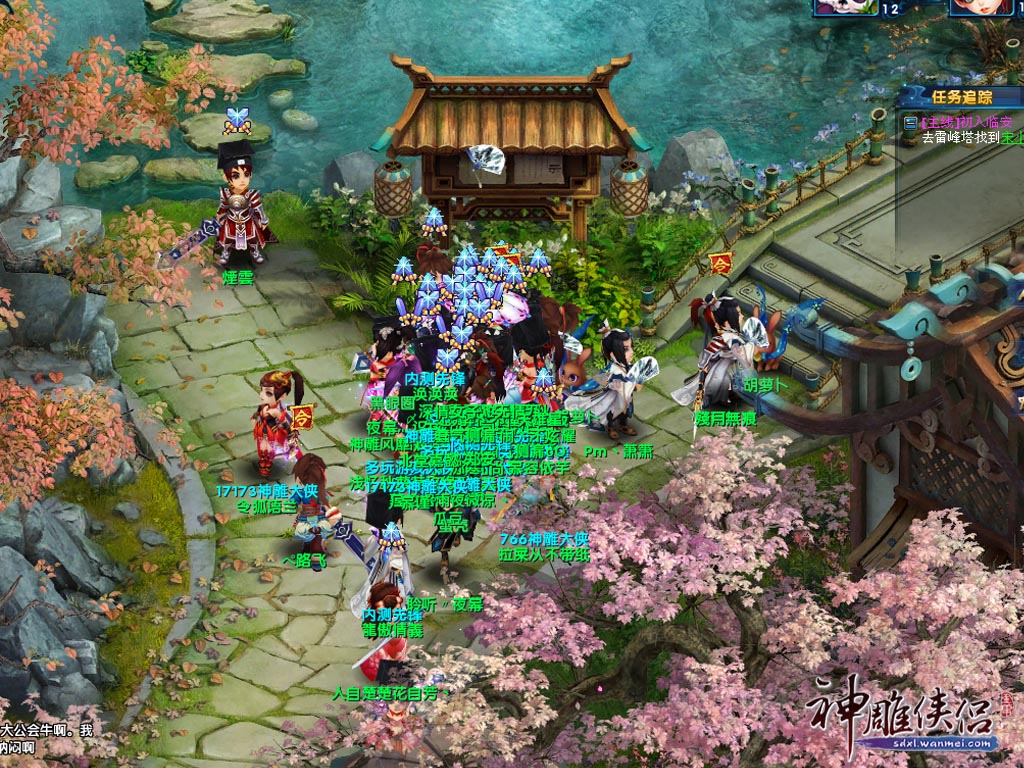The height and width of the screenshot is (768, 1024).
Task: Click the 任务追踪 quest tracker header
Action: click(961, 97)
